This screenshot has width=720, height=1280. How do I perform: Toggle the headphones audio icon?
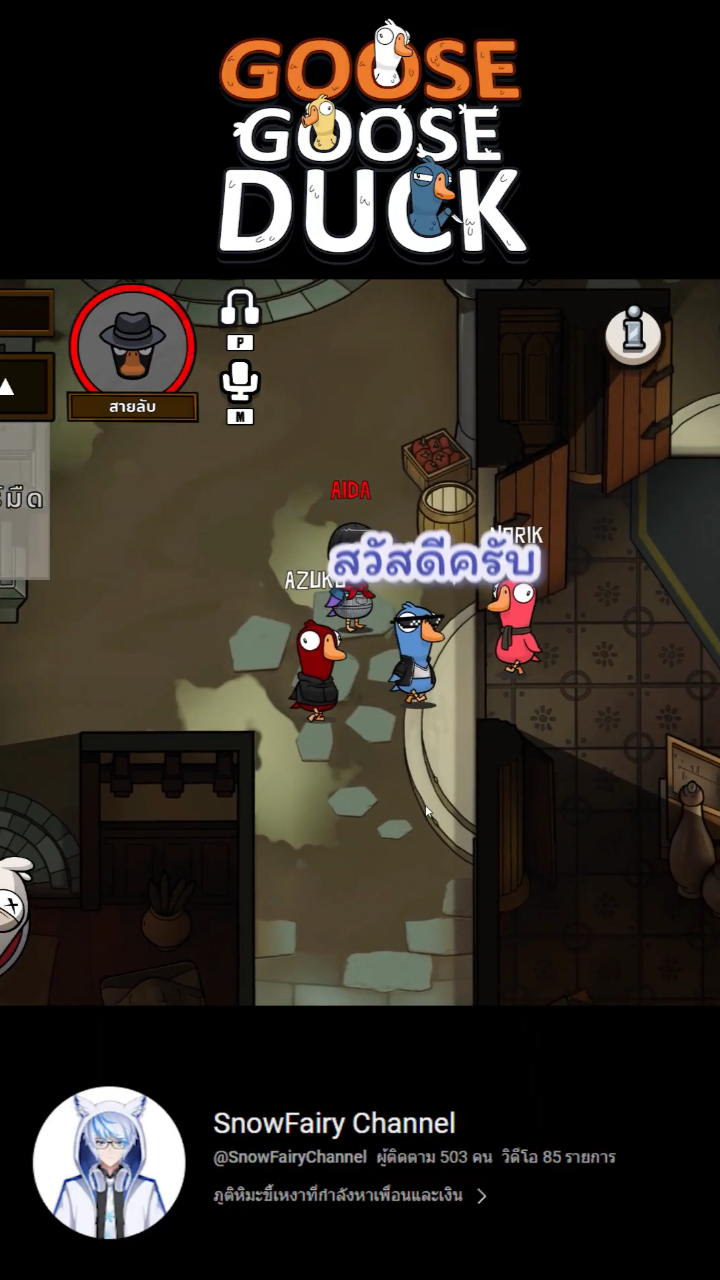[239, 309]
